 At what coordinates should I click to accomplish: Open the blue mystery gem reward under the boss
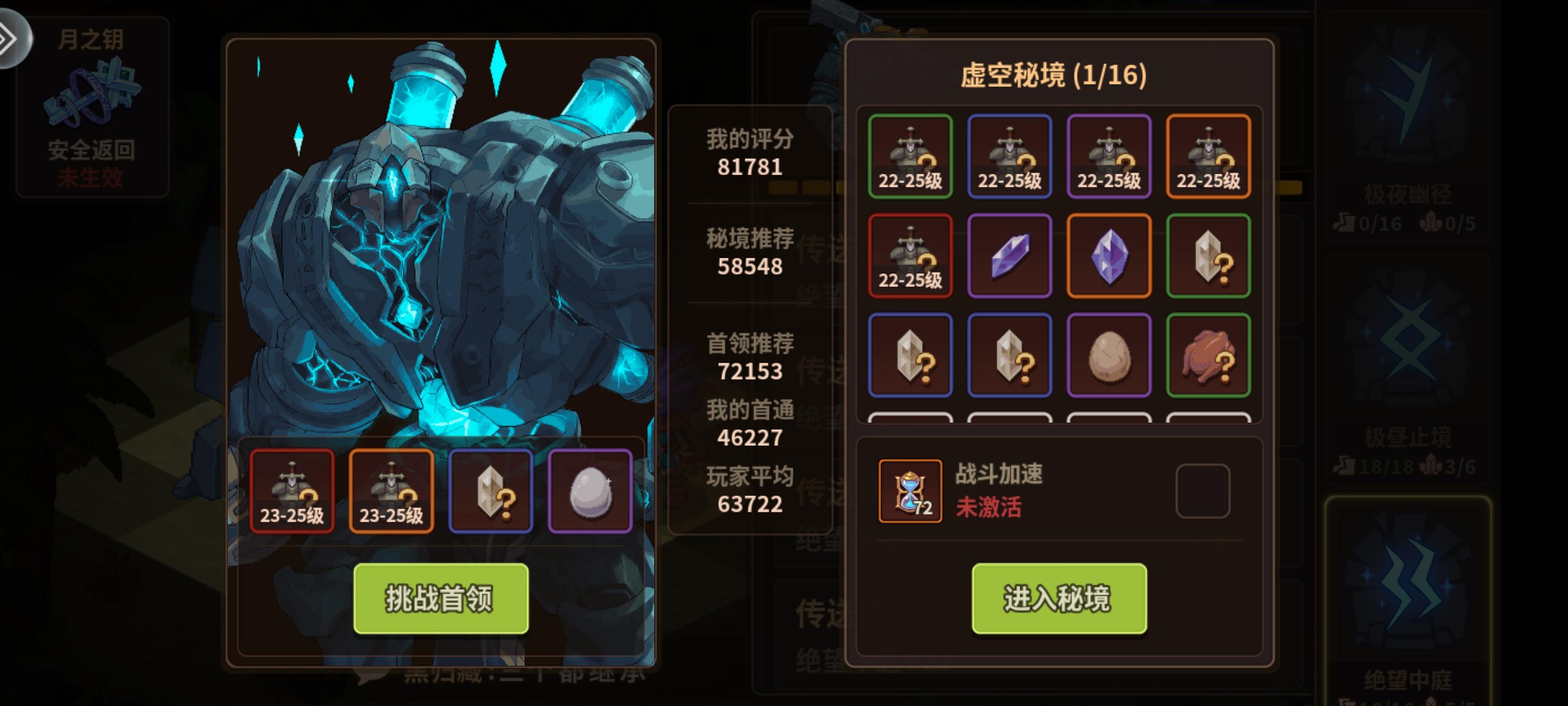tap(490, 490)
